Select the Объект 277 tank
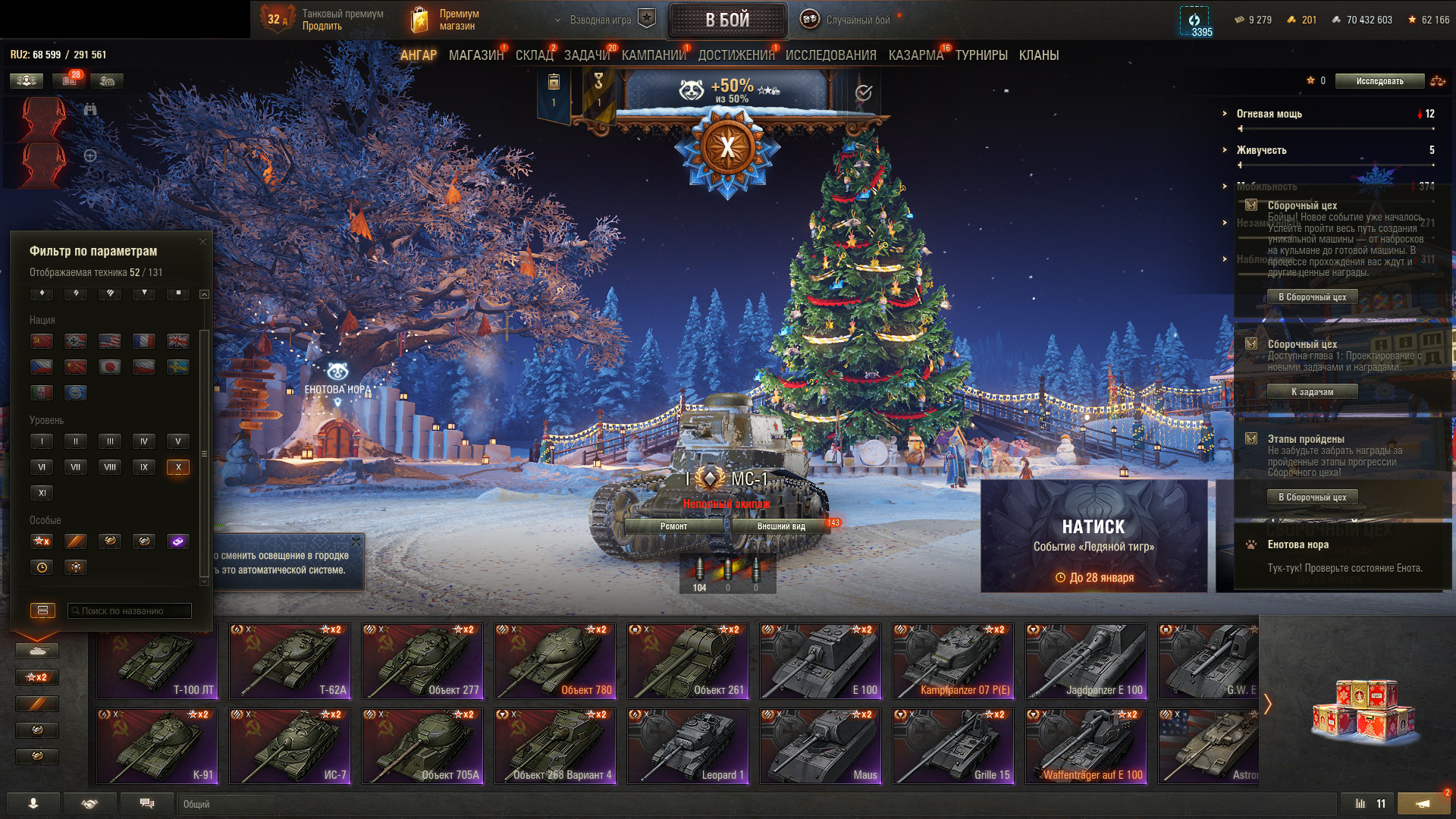The image size is (1456, 819). 422,661
